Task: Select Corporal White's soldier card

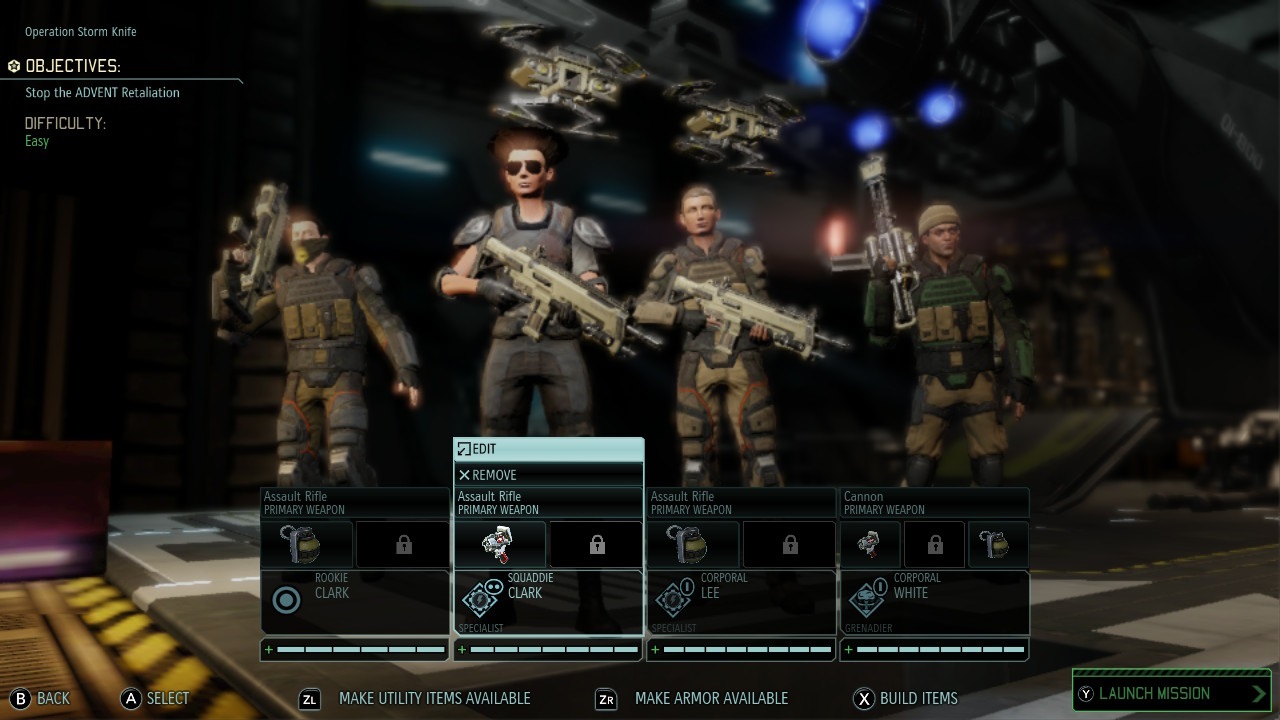Action: (x=934, y=601)
